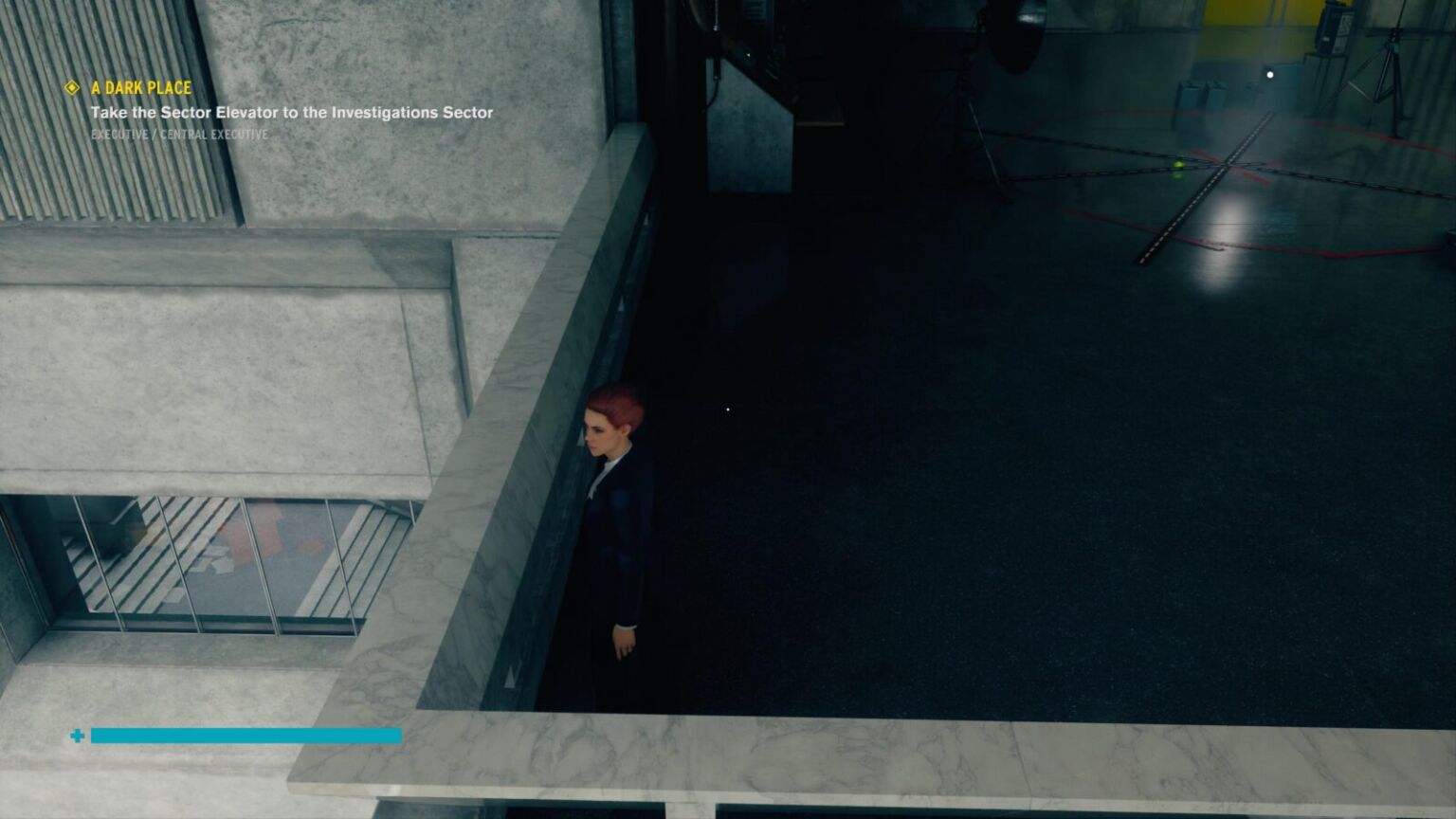Click the green indicator light on floor tape
Image resolution: width=1456 pixels, height=819 pixels.
pos(1177,163)
